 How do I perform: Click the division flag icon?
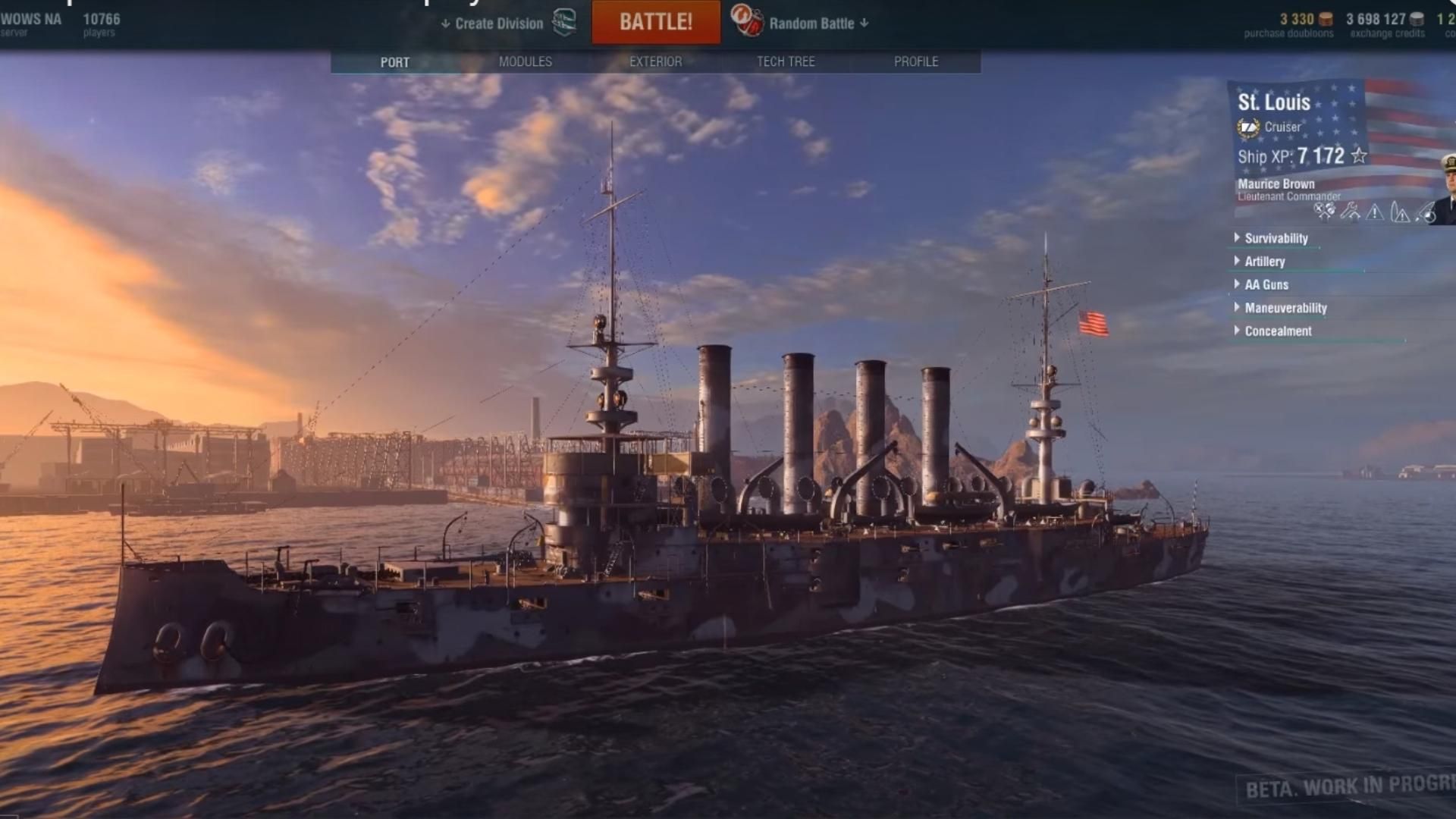pyautogui.click(x=564, y=22)
